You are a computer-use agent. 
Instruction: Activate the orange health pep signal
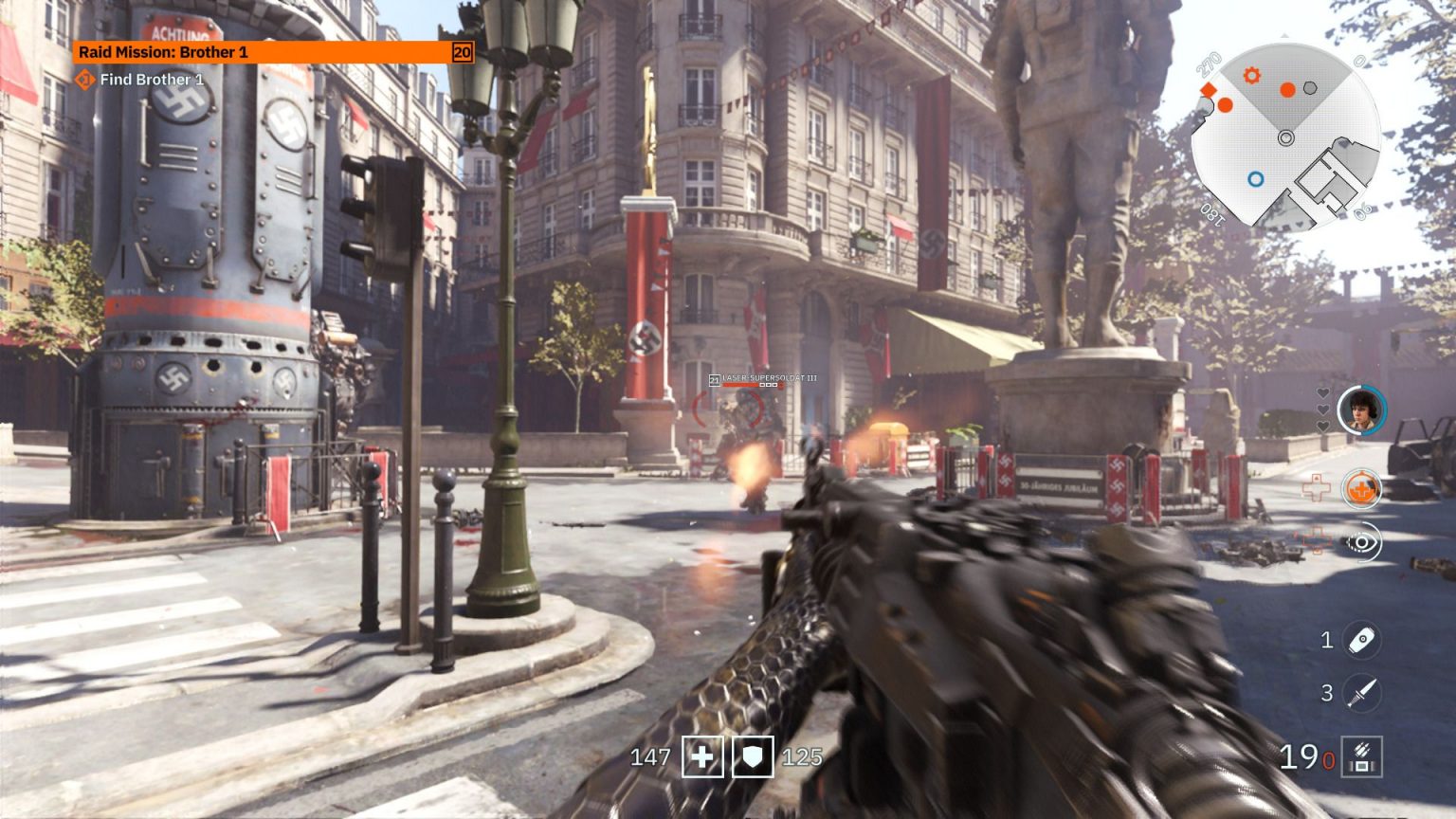1361,490
